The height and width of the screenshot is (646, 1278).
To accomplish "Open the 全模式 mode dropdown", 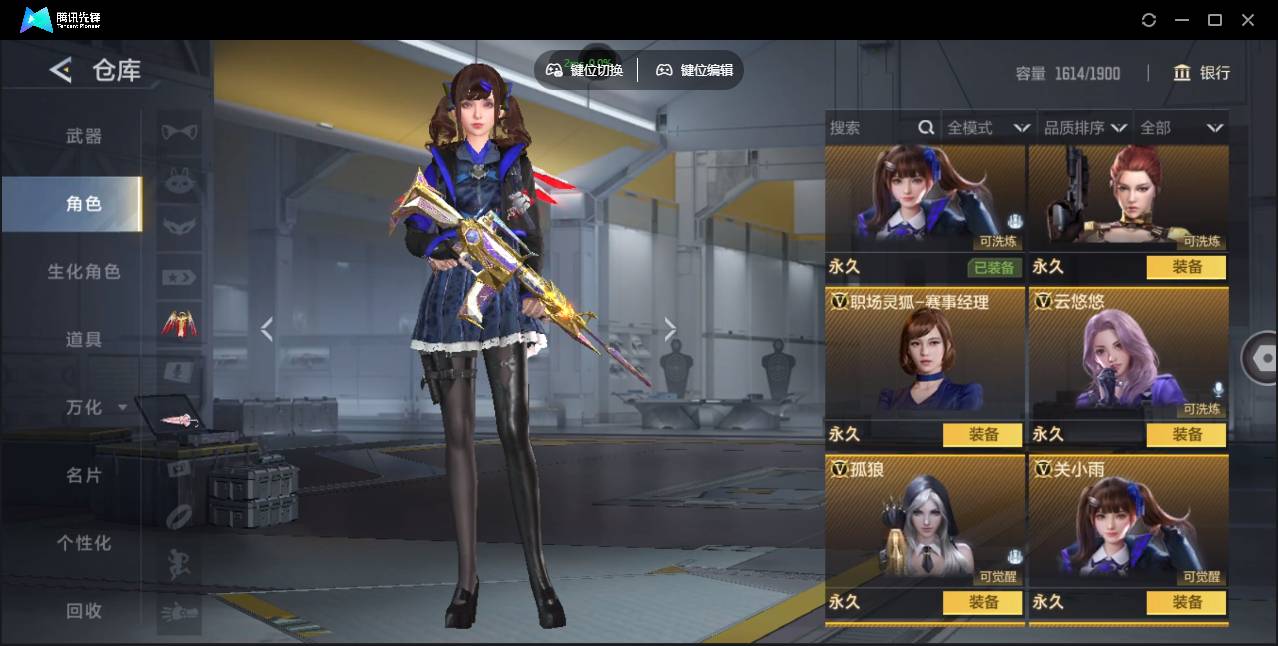I will [x=988, y=128].
